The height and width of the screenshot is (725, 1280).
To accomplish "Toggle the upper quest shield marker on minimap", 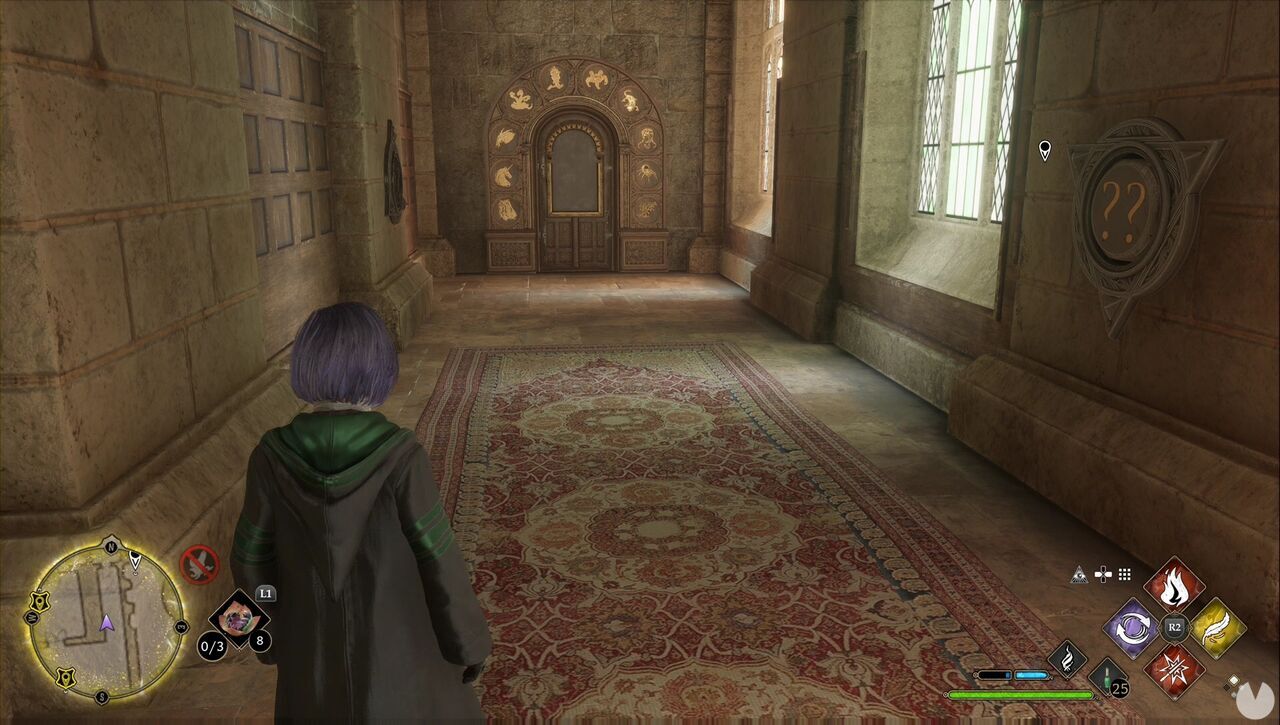I will coord(40,601).
